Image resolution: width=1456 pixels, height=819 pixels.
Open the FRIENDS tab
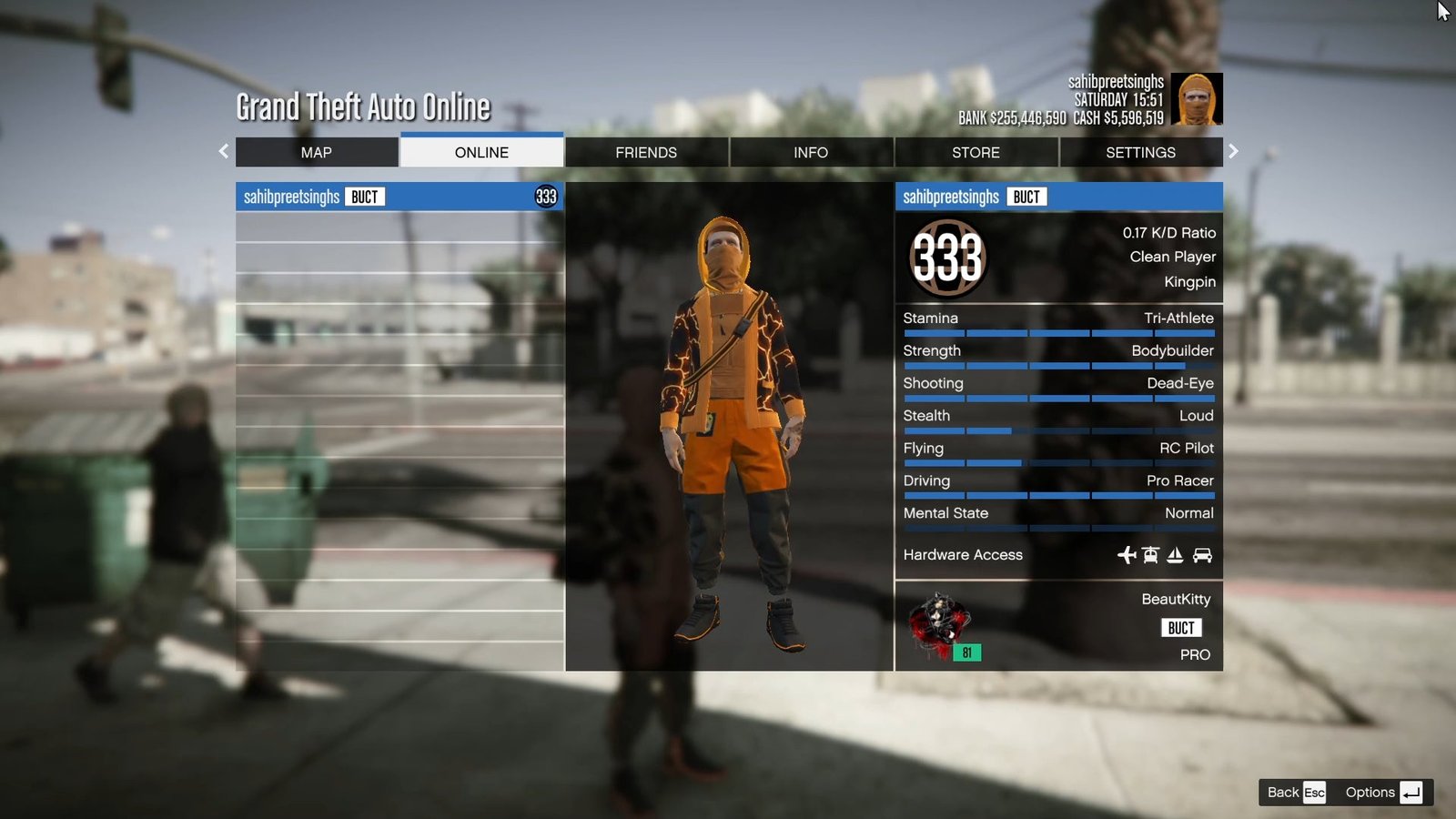pos(646,152)
